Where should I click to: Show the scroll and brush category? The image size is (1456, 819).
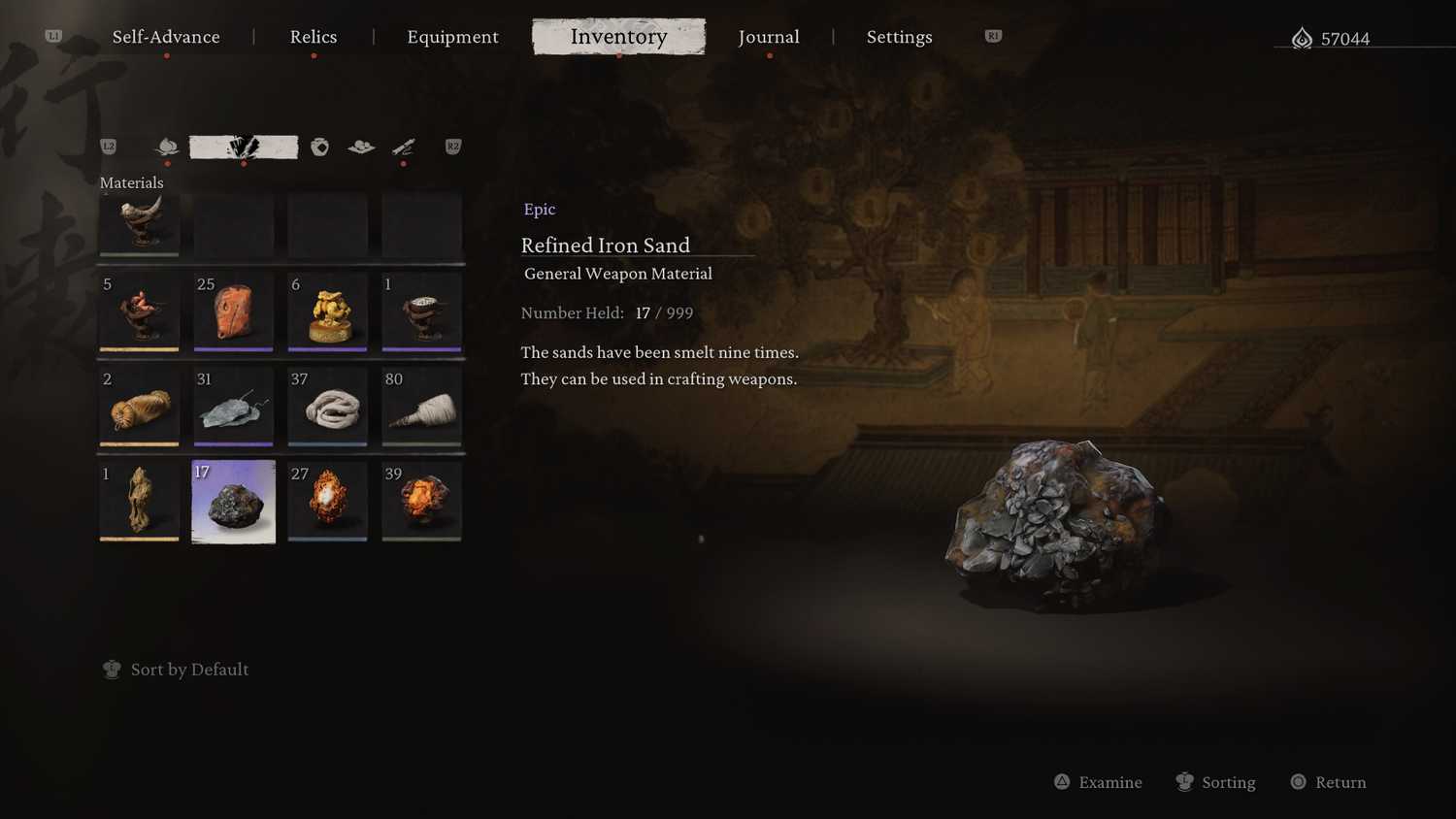pyautogui.click(x=403, y=147)
